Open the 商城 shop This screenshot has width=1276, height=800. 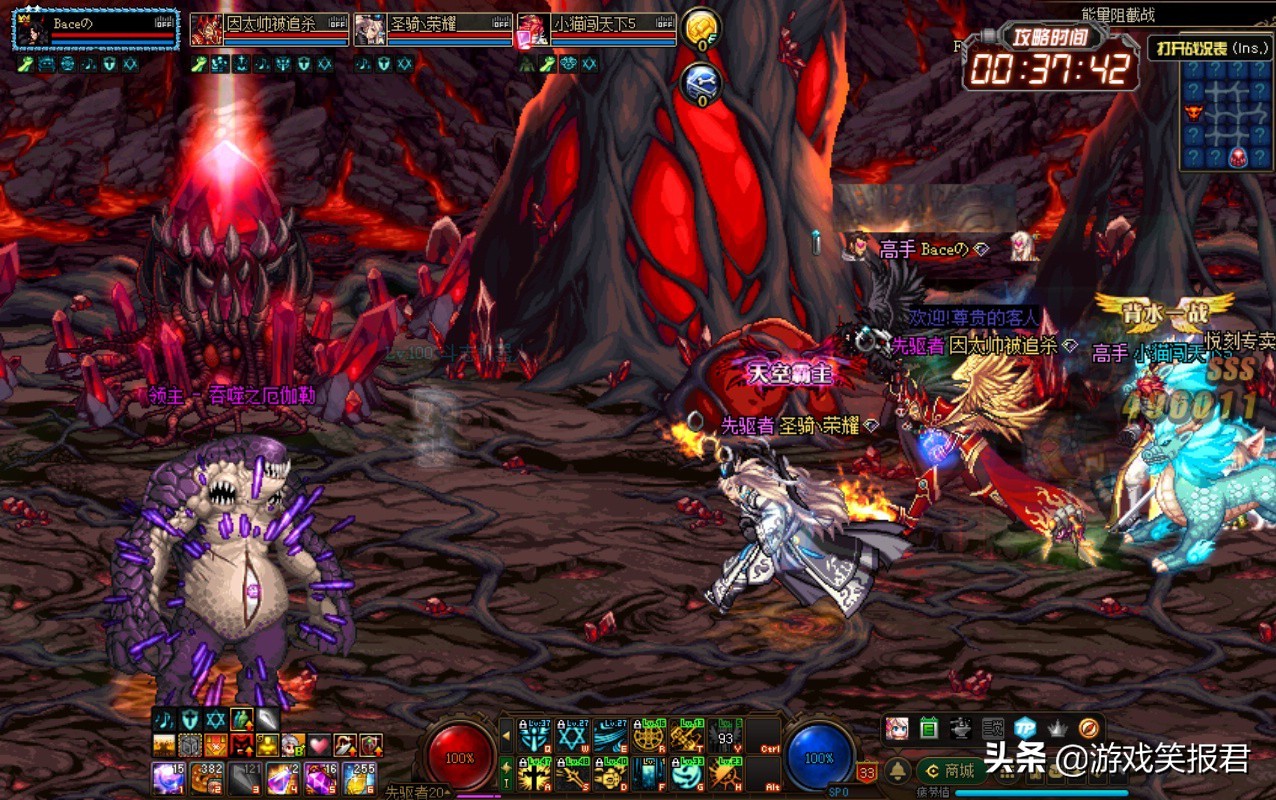[950, 771]
